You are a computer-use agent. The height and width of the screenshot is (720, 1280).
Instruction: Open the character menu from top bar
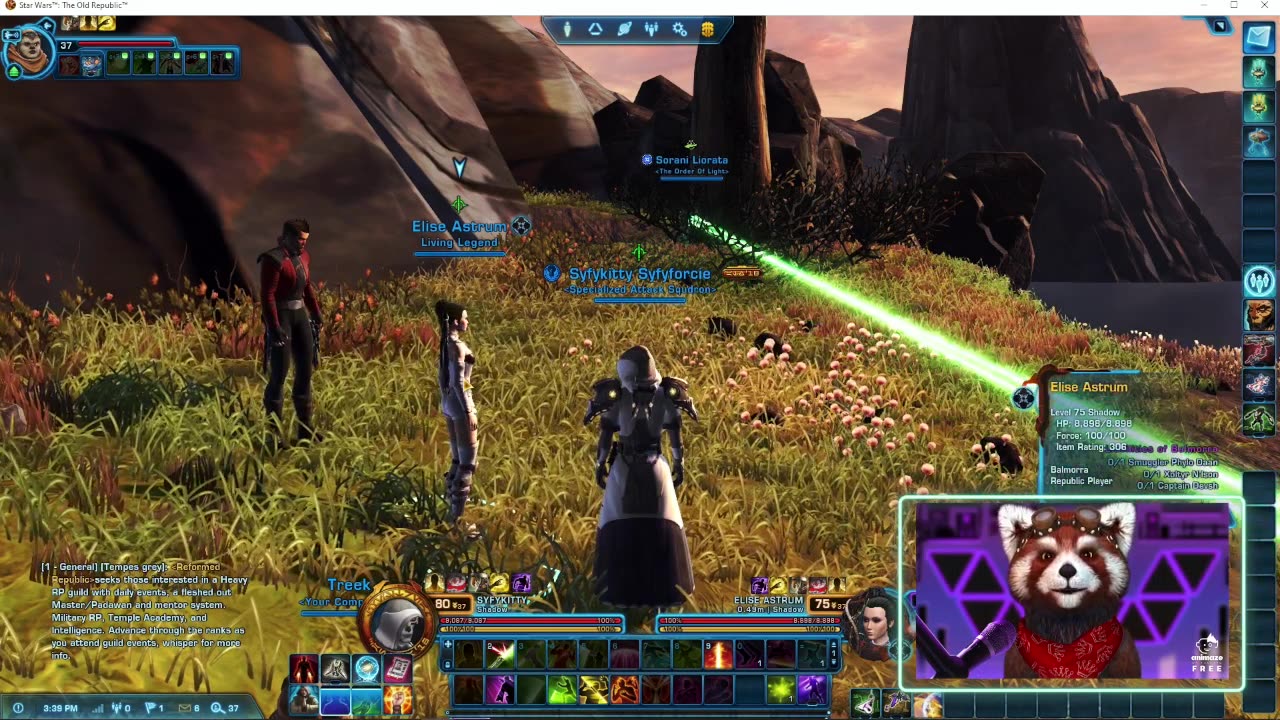point(567,29)
